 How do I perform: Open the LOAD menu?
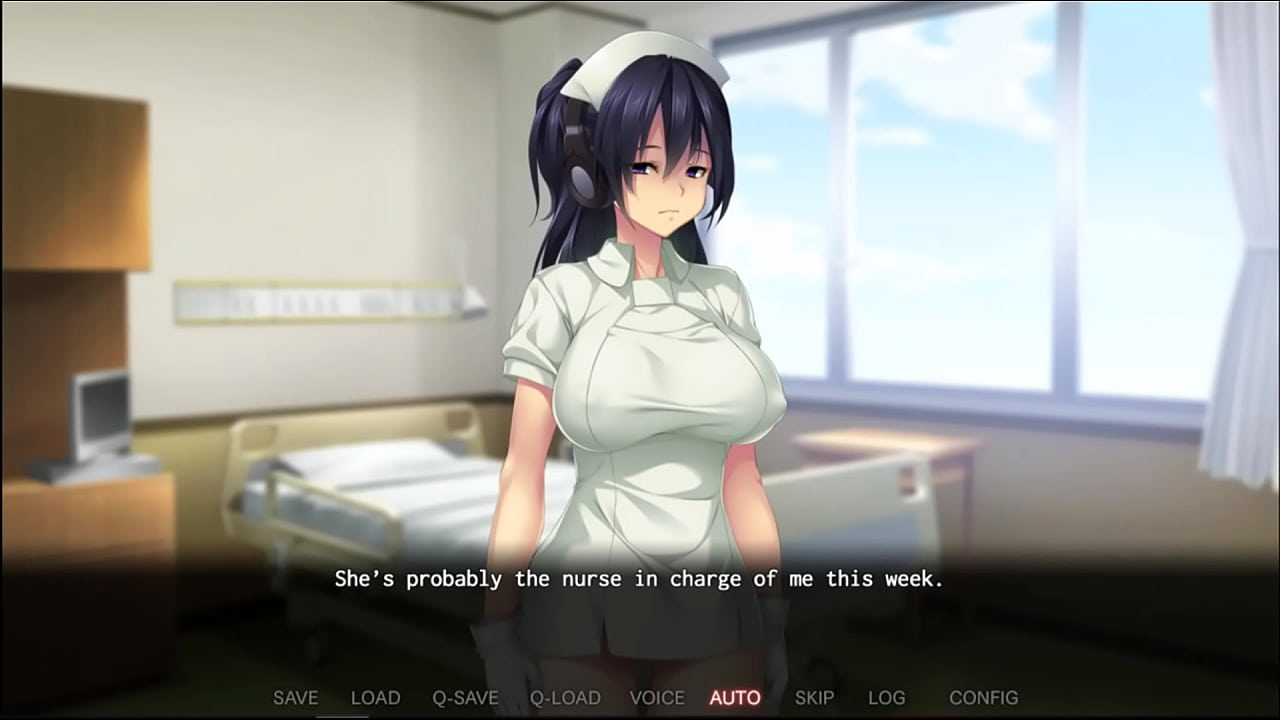(375, 698)
